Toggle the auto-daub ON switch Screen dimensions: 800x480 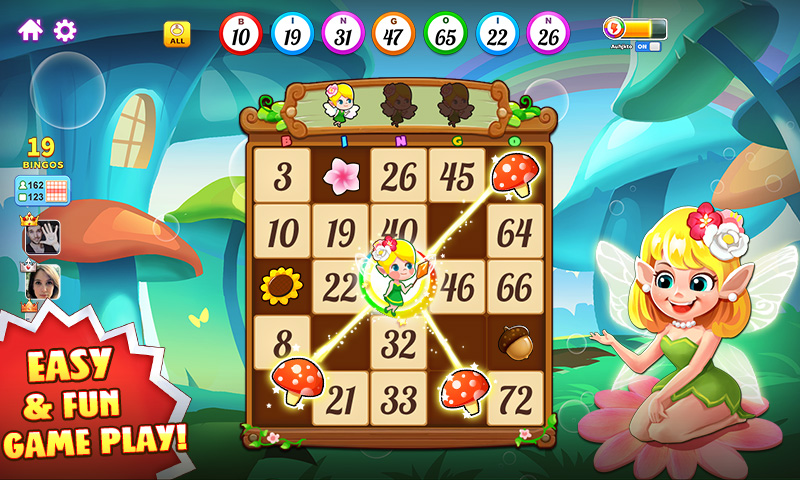click(x=648, y=46)
